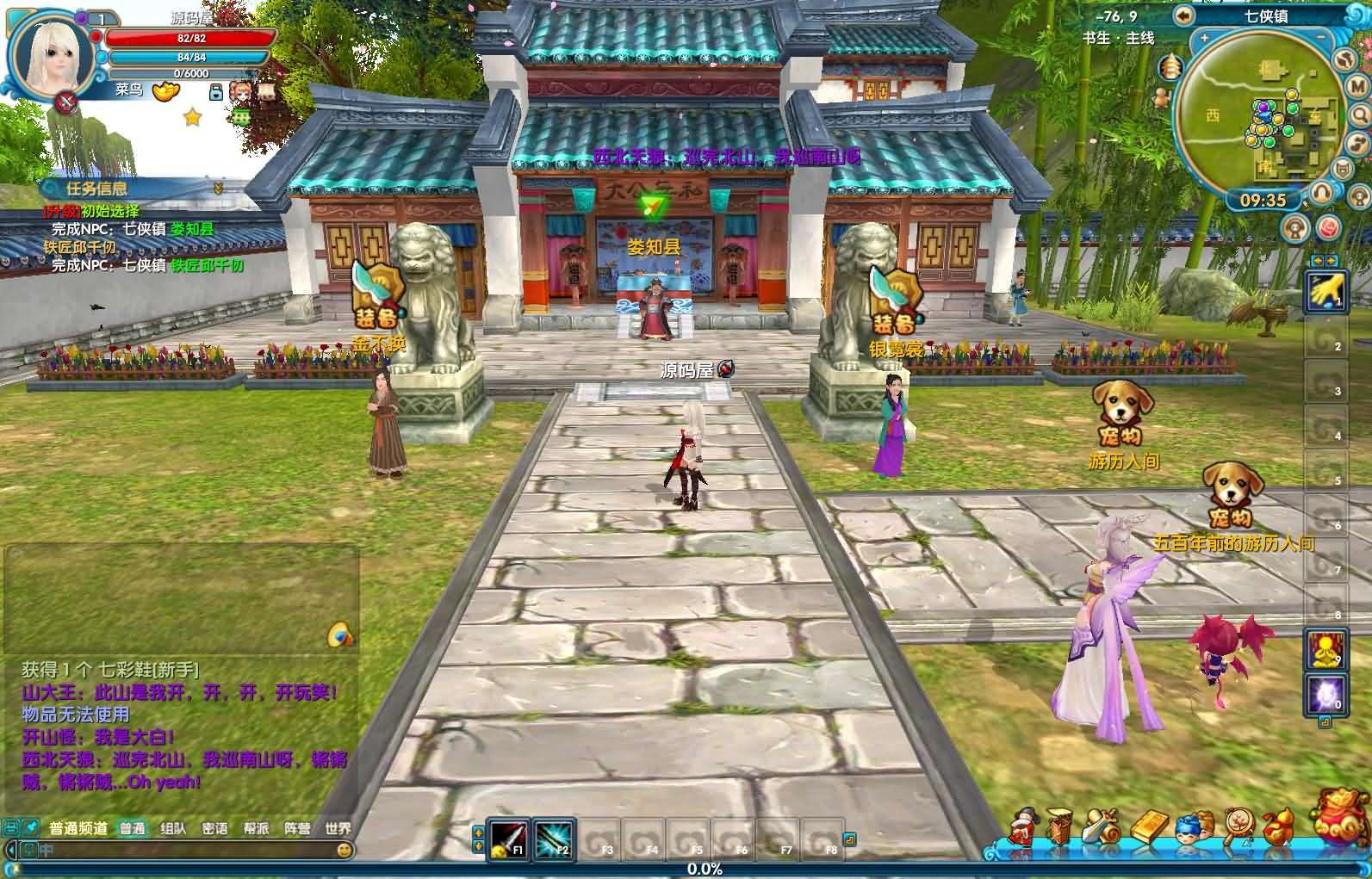Open the magnifier search button by minimap
1372x879 pixels.
(x=1358, y=115)
